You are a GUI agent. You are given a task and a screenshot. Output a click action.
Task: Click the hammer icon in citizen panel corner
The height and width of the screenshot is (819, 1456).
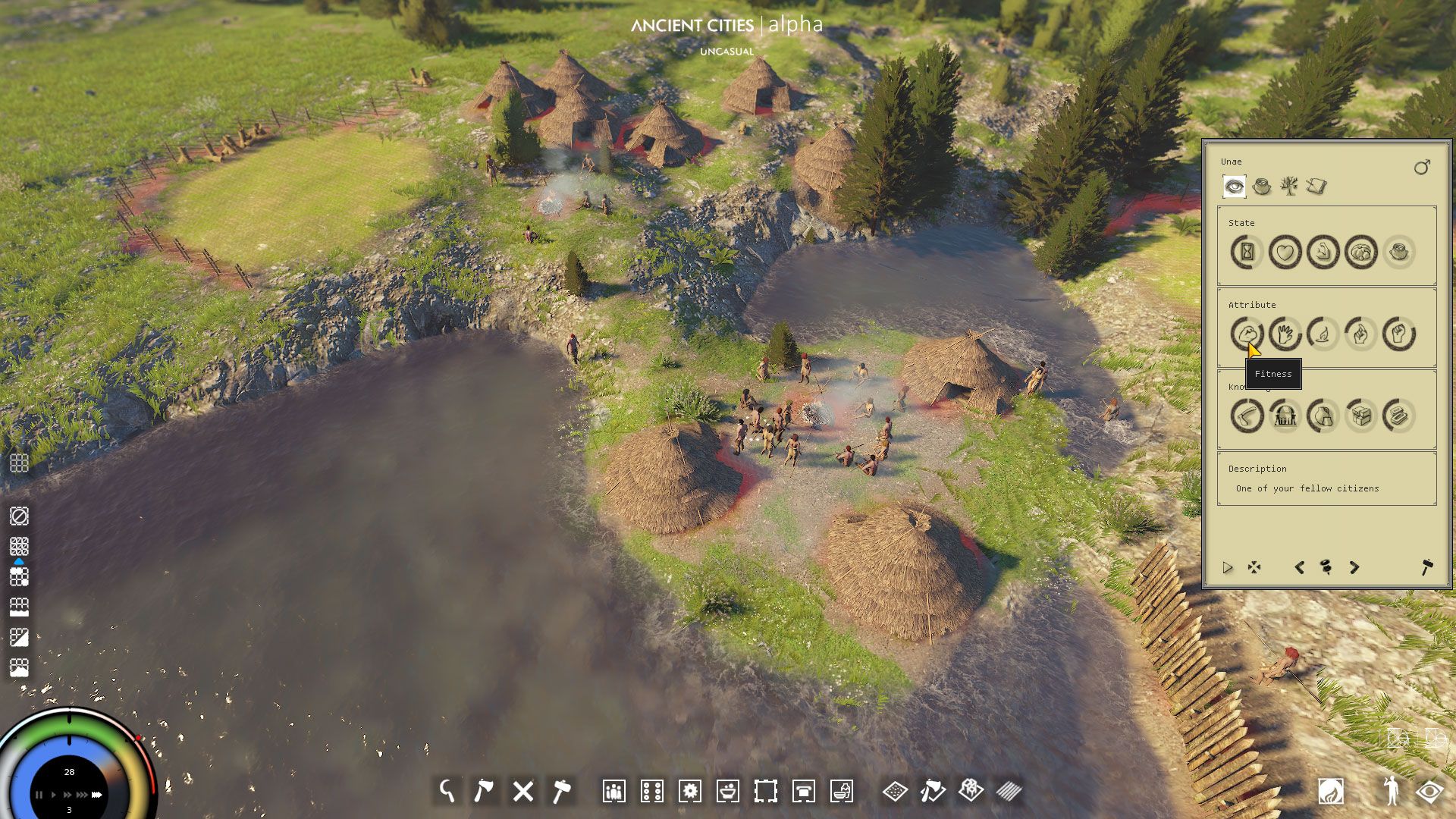click(1426, 567)
